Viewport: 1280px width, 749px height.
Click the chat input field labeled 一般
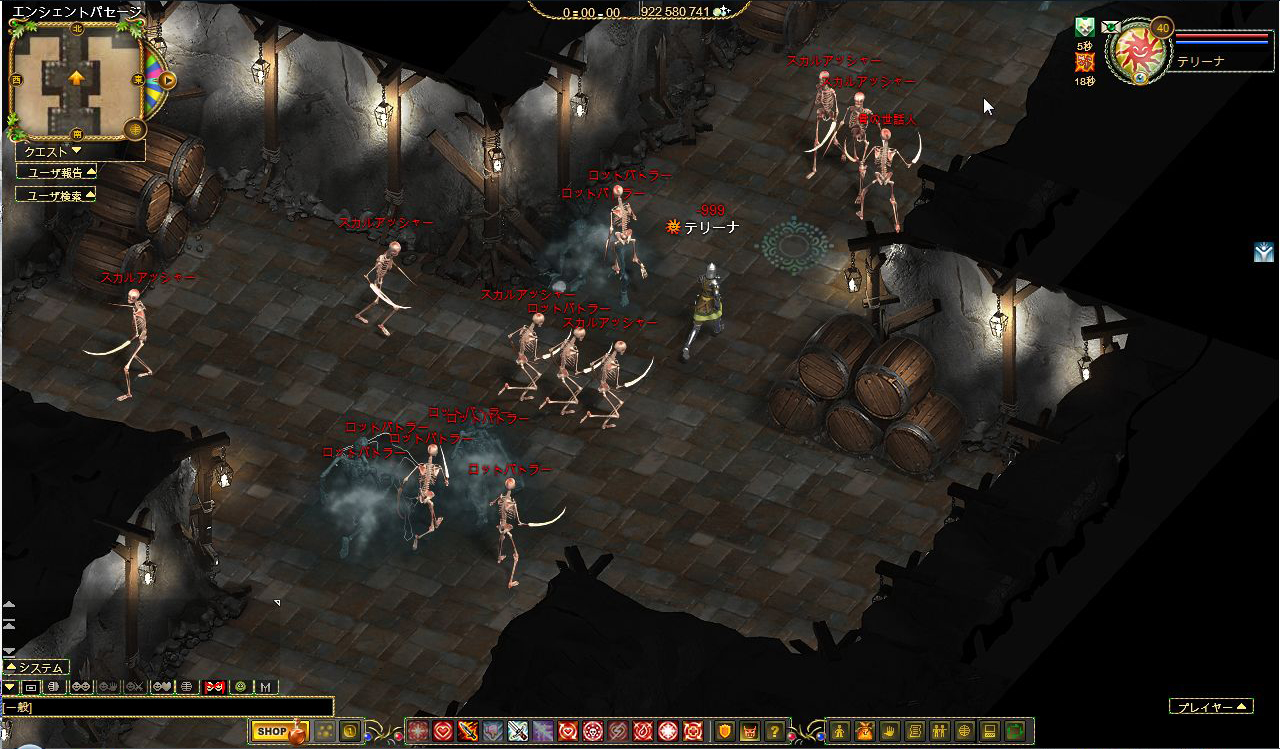click(167, 707)
